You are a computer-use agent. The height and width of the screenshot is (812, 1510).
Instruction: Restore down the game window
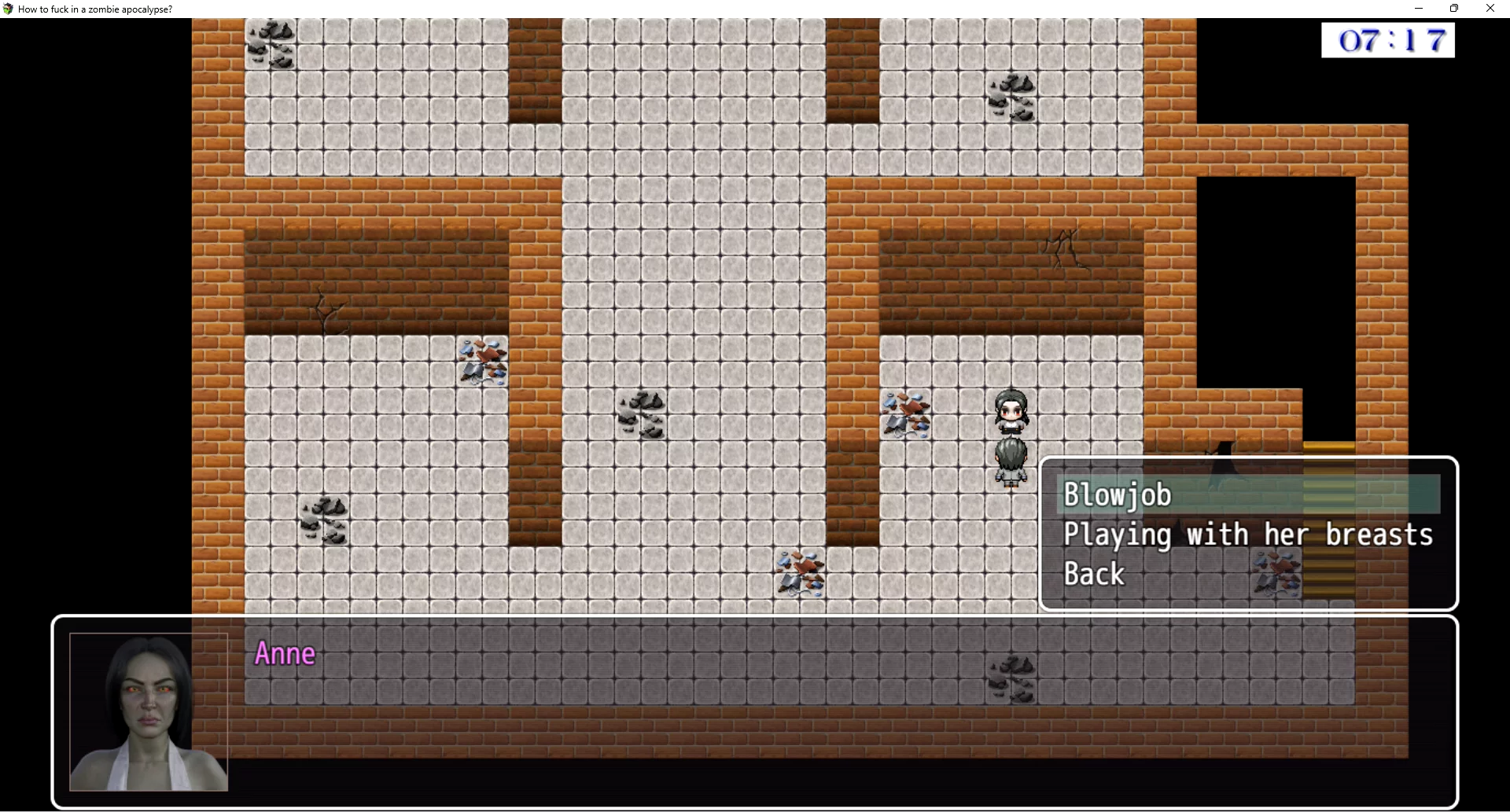point(1454,9)
